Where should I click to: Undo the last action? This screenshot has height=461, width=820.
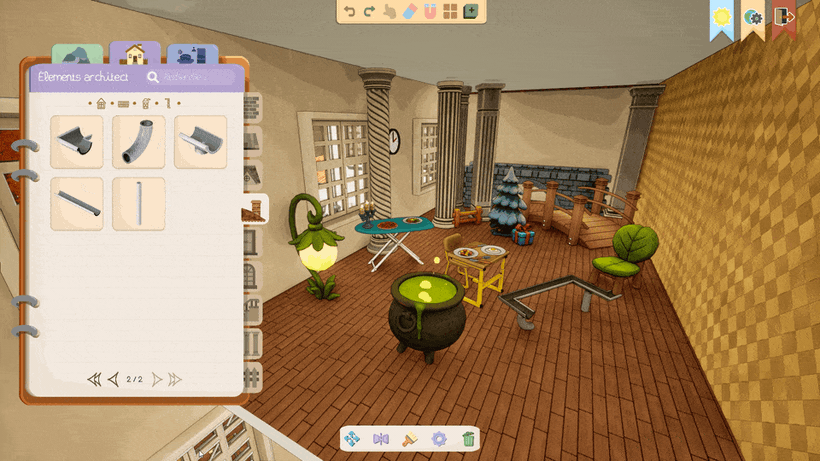(349, 12)
